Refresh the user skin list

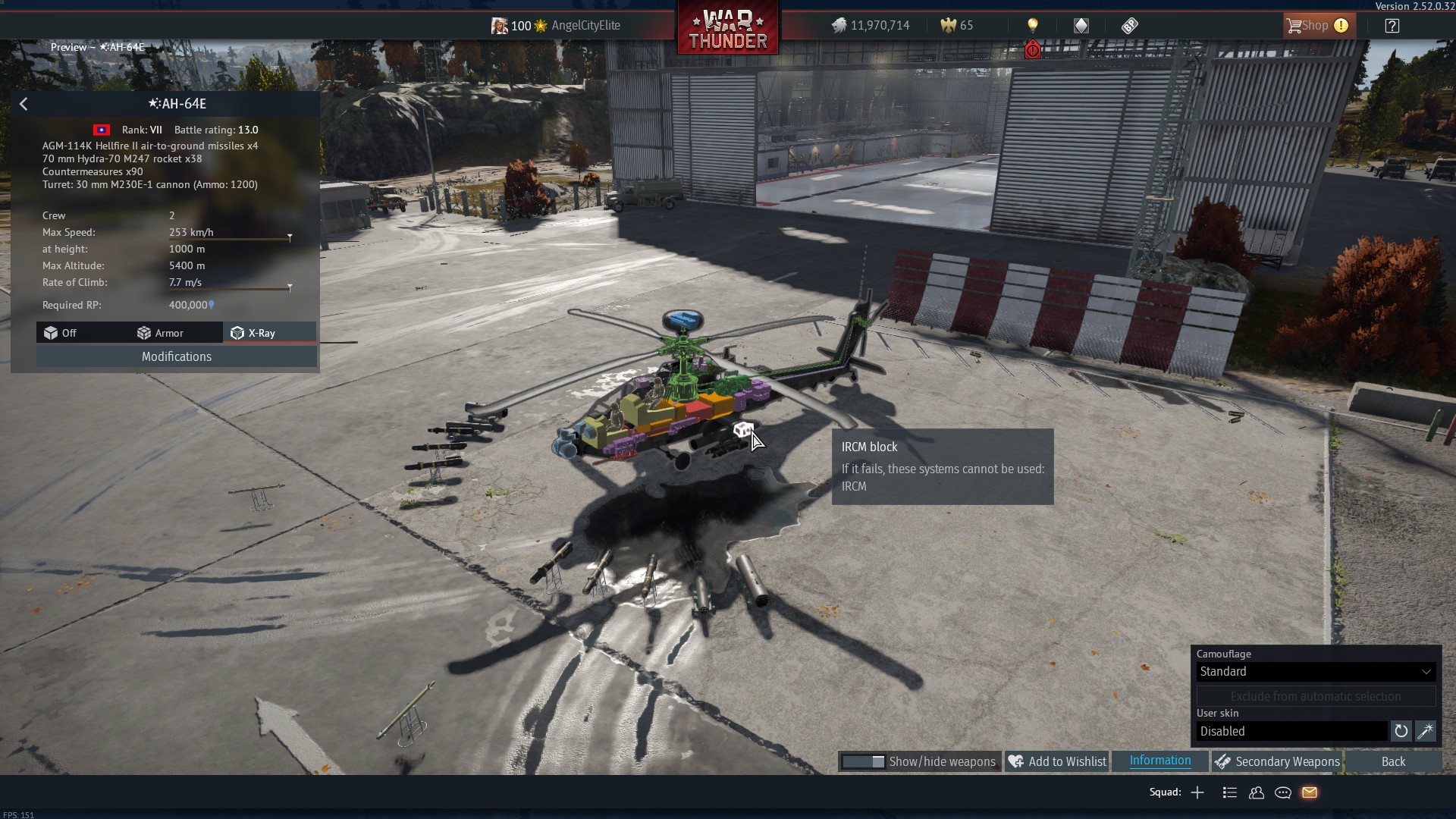tap(1401, 732)
